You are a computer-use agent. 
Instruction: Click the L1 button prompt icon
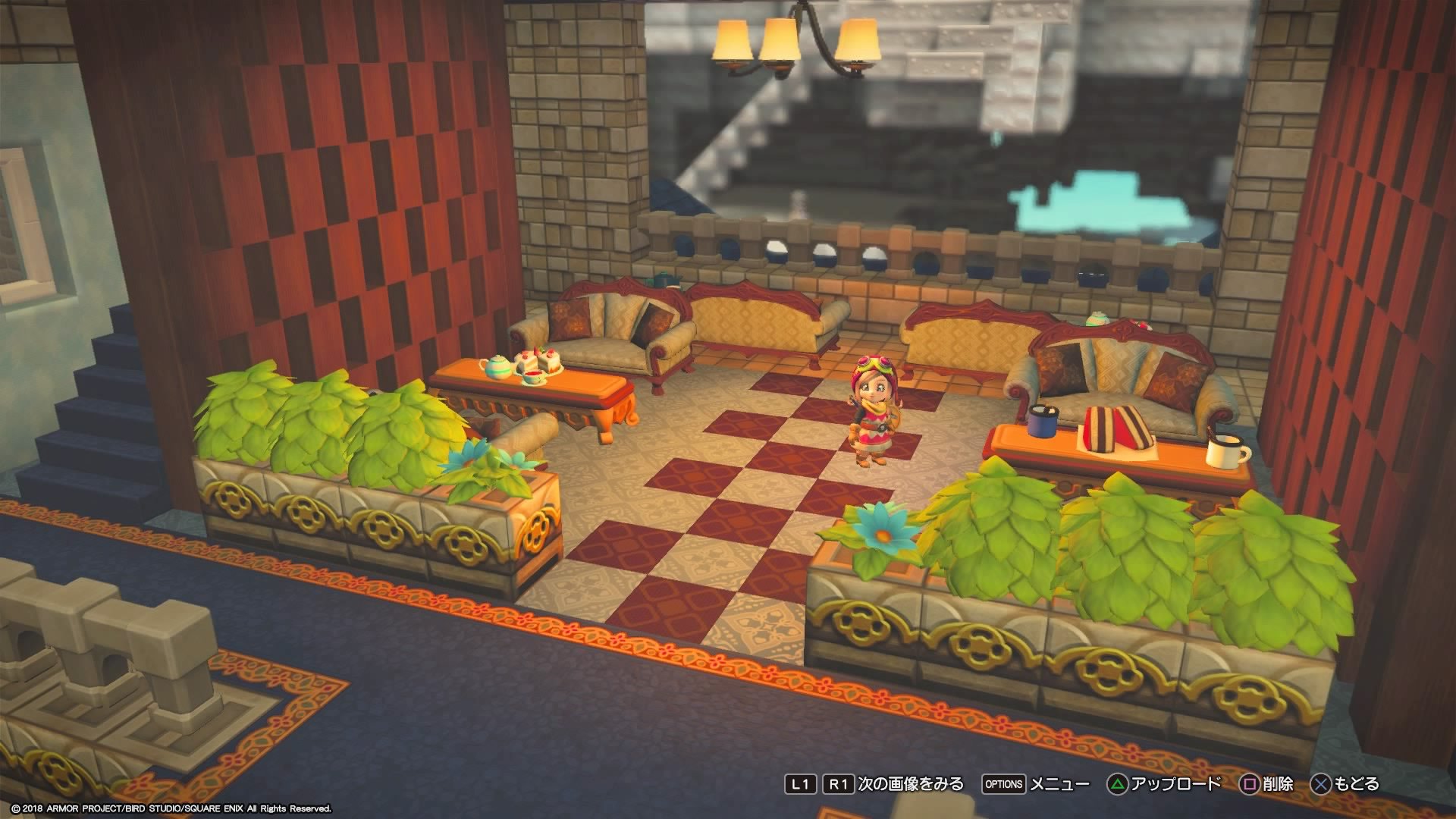coord(802,783)
